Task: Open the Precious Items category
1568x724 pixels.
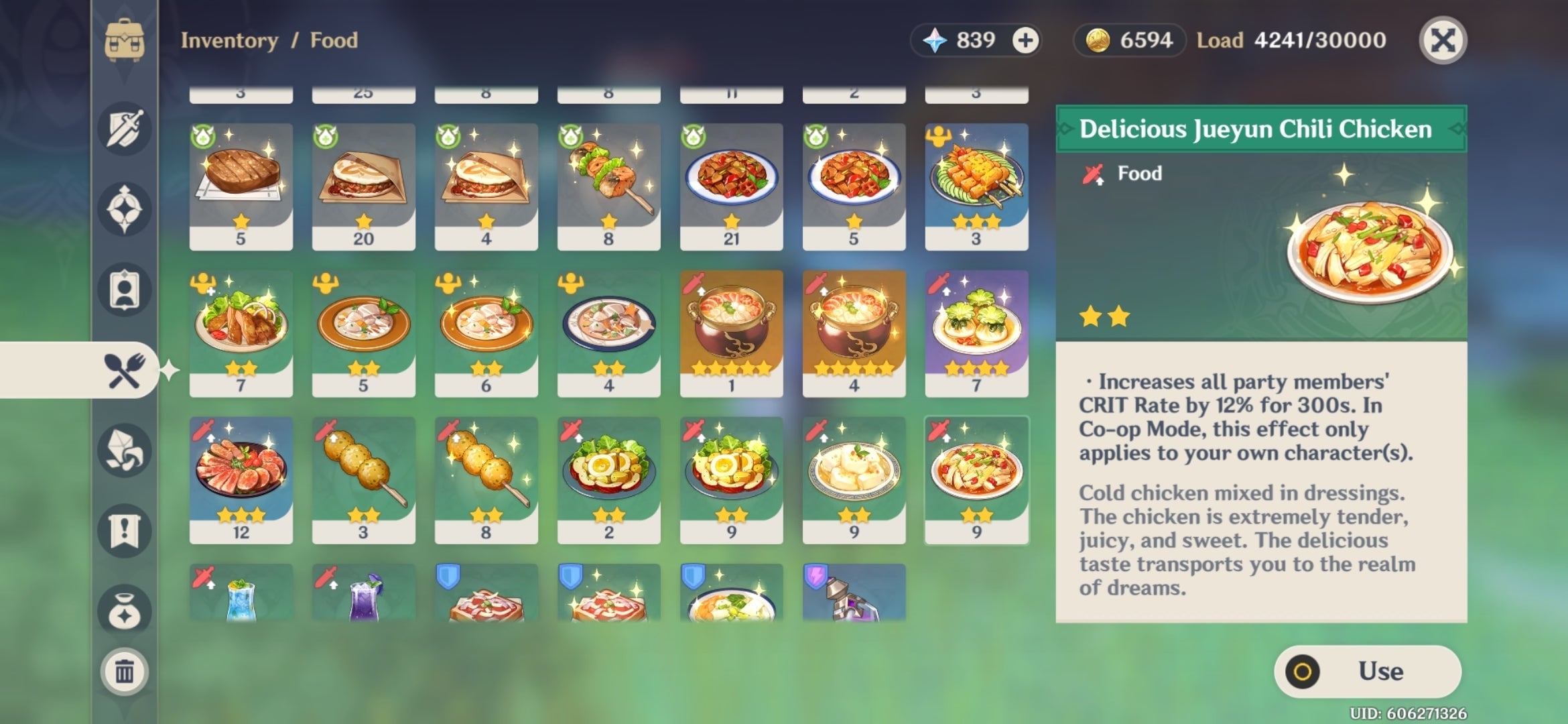Action: [125, 605]
